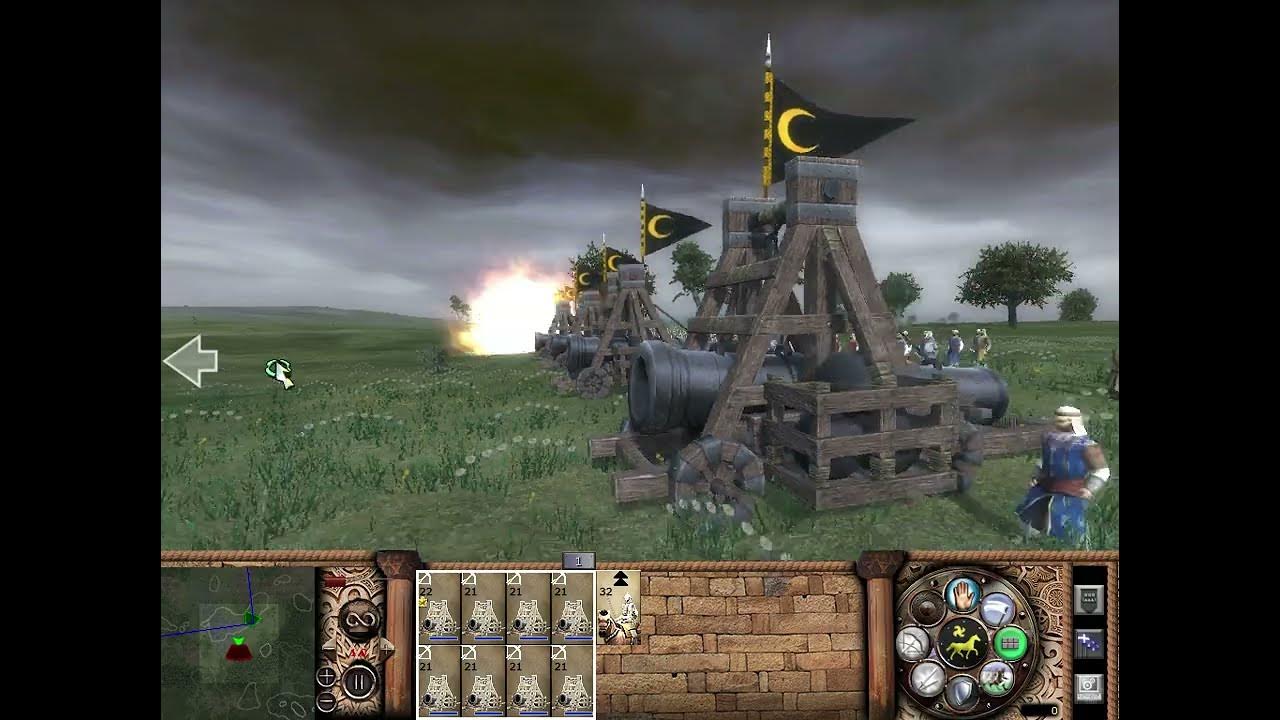This screenshot has height=720, width=1280.
Task: Click the yellow horse emblem in the dial
Action: coord(963,643)
